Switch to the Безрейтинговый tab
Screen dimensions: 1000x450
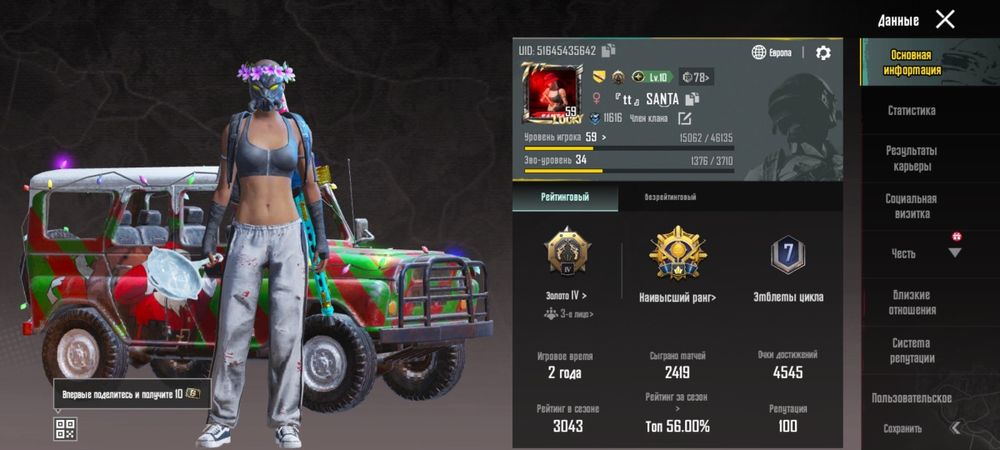pos(670,198)
